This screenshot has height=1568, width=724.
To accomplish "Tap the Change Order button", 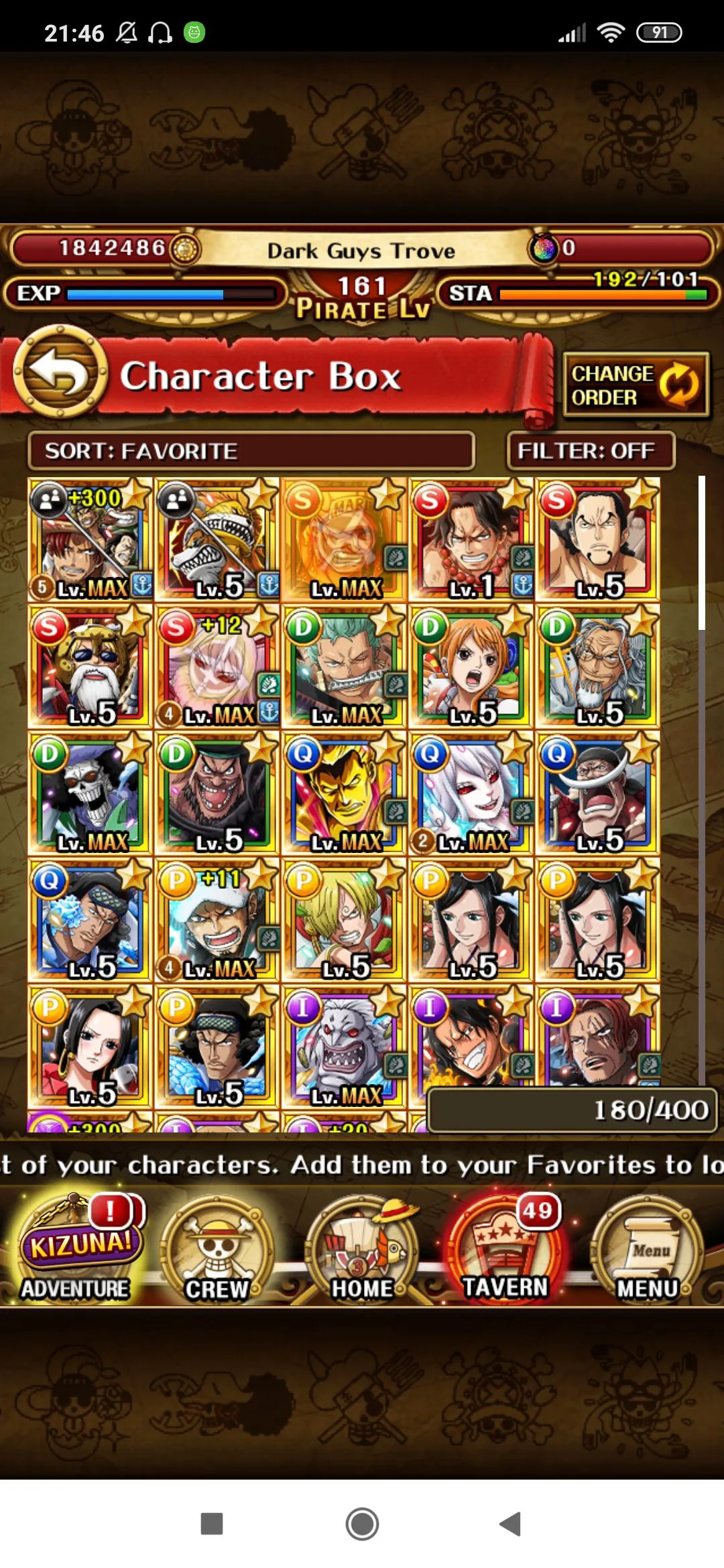I will [636, 385].
